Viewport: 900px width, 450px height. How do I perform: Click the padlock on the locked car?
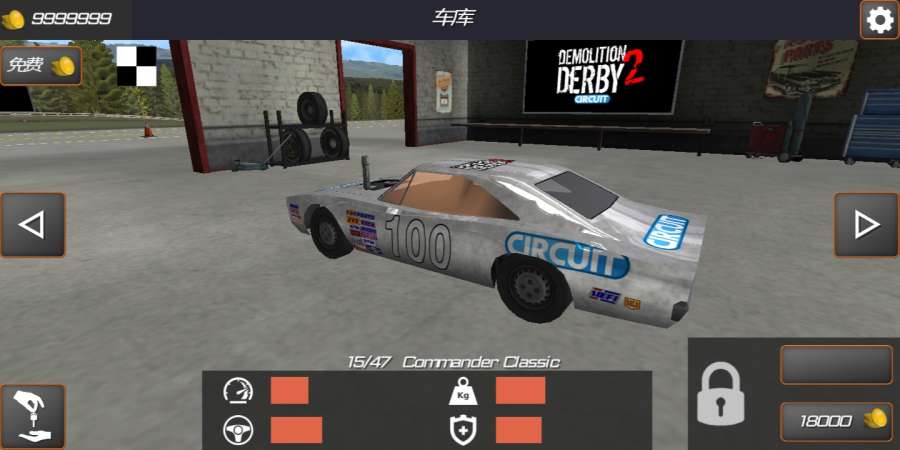coord(720,394)
